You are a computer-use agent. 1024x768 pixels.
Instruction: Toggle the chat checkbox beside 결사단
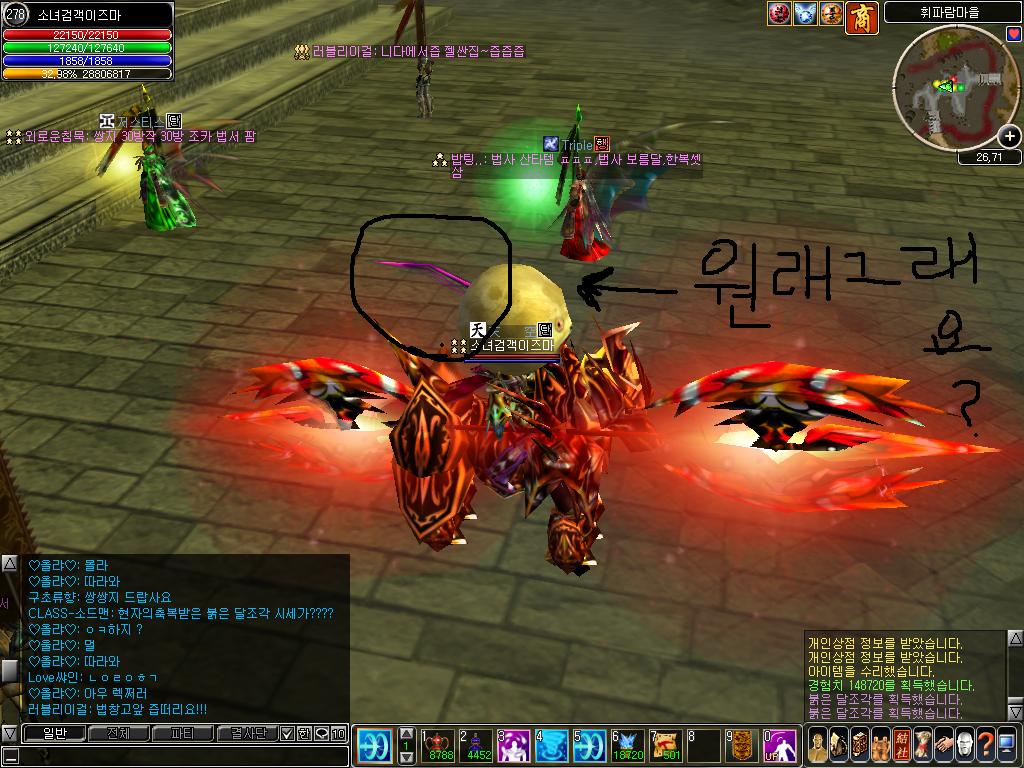coord(288,733)
